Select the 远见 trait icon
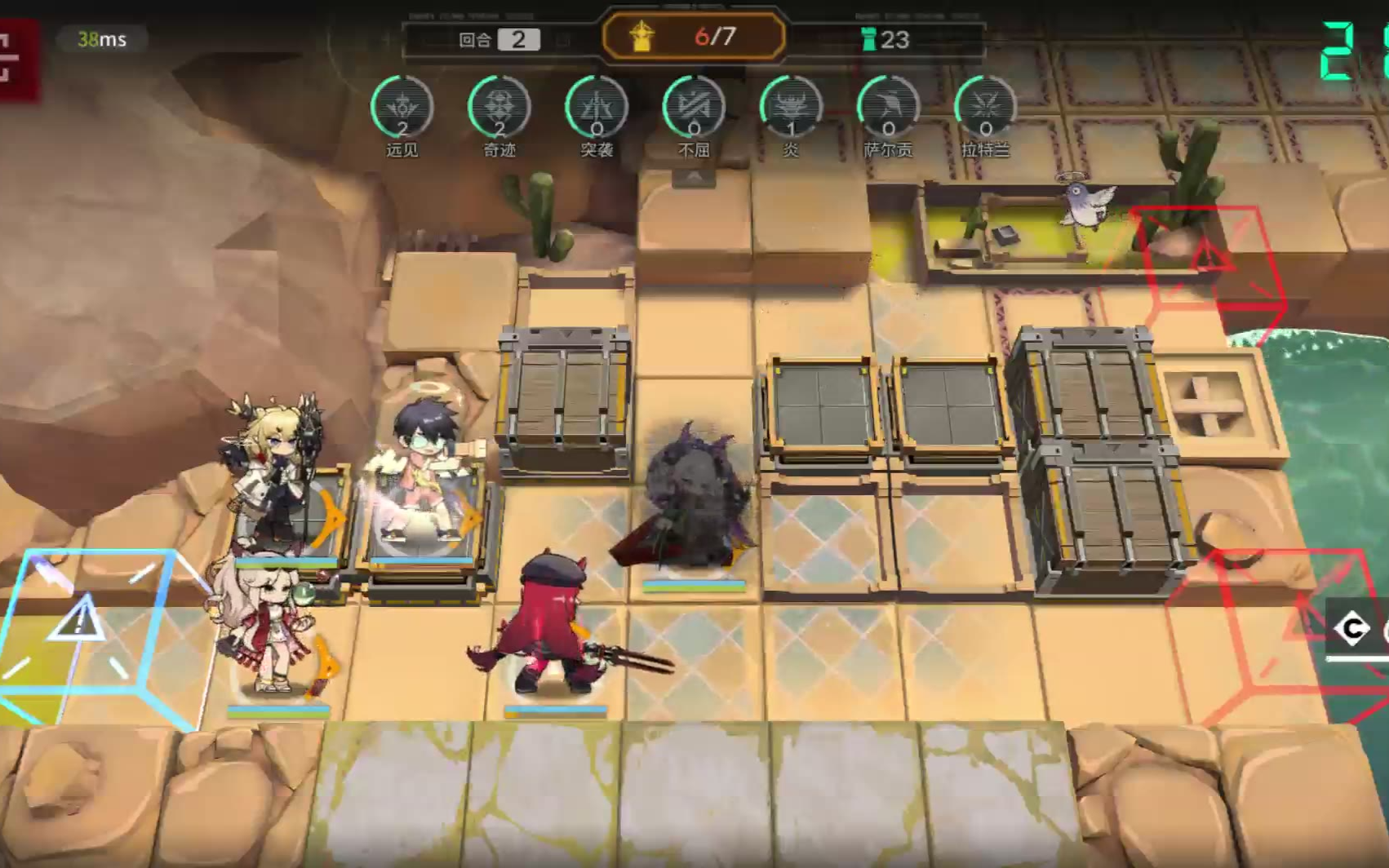This screenshot has width=1389, height=868. 402,108
